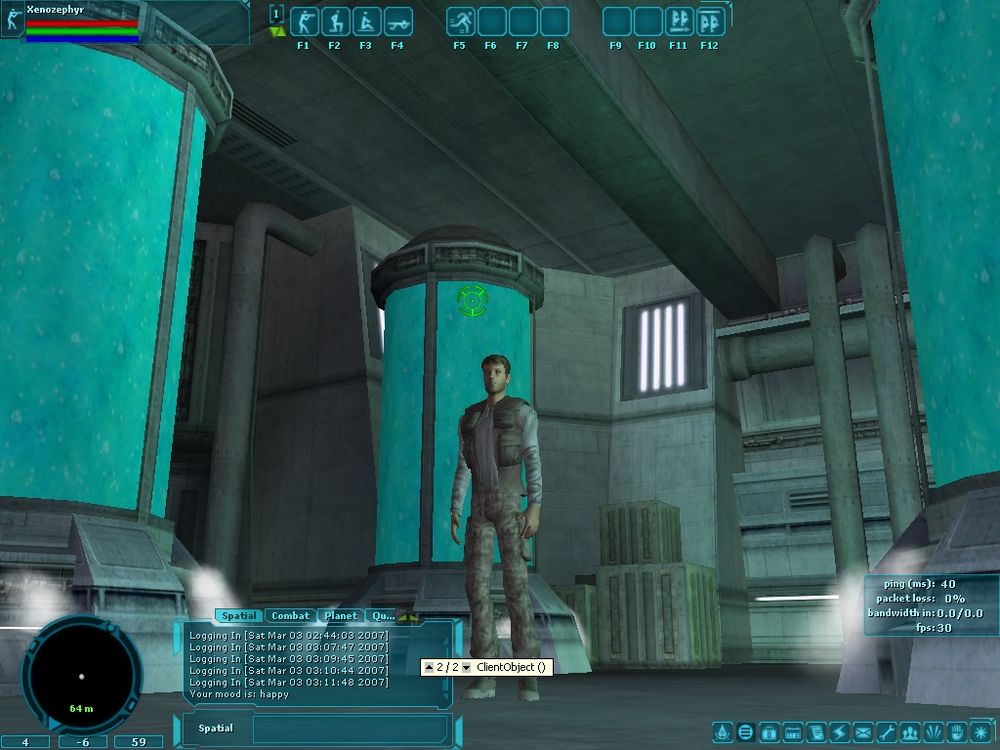Activate the prone posture icon (F4)
Image resolution: width=1000 pixels, height=750 pixels.
(397, 22)
